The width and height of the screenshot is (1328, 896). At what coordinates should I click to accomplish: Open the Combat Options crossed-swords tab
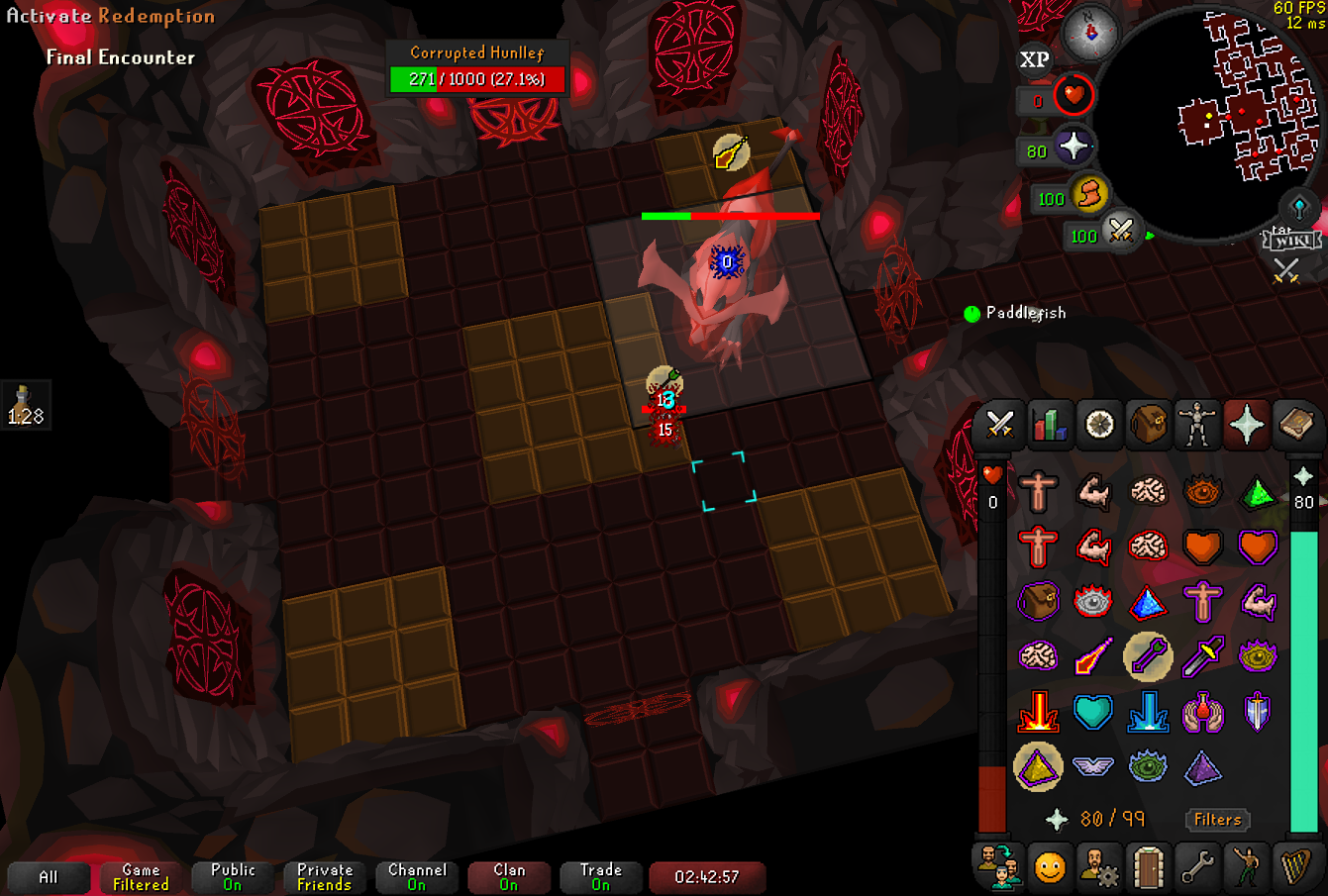coord(999,425)
